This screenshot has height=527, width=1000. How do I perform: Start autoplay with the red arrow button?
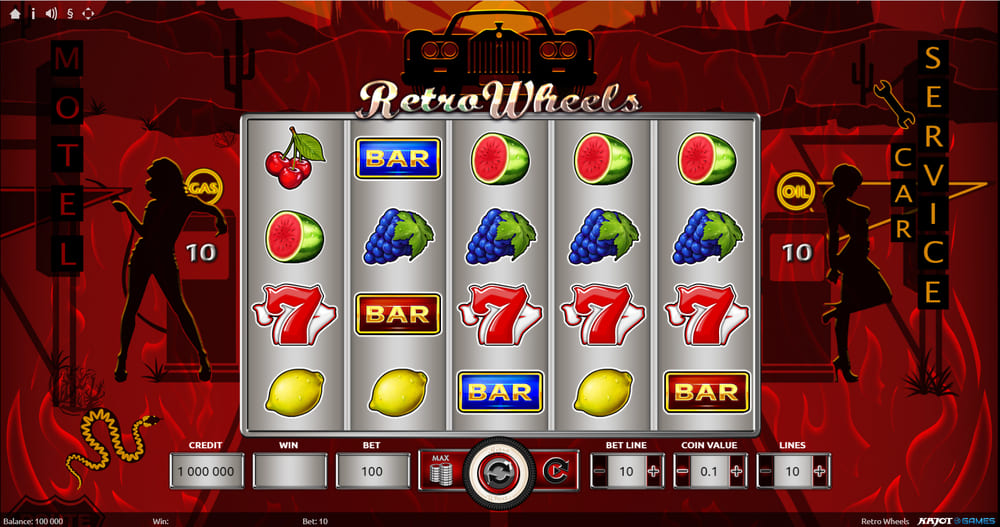click(553, 469)
